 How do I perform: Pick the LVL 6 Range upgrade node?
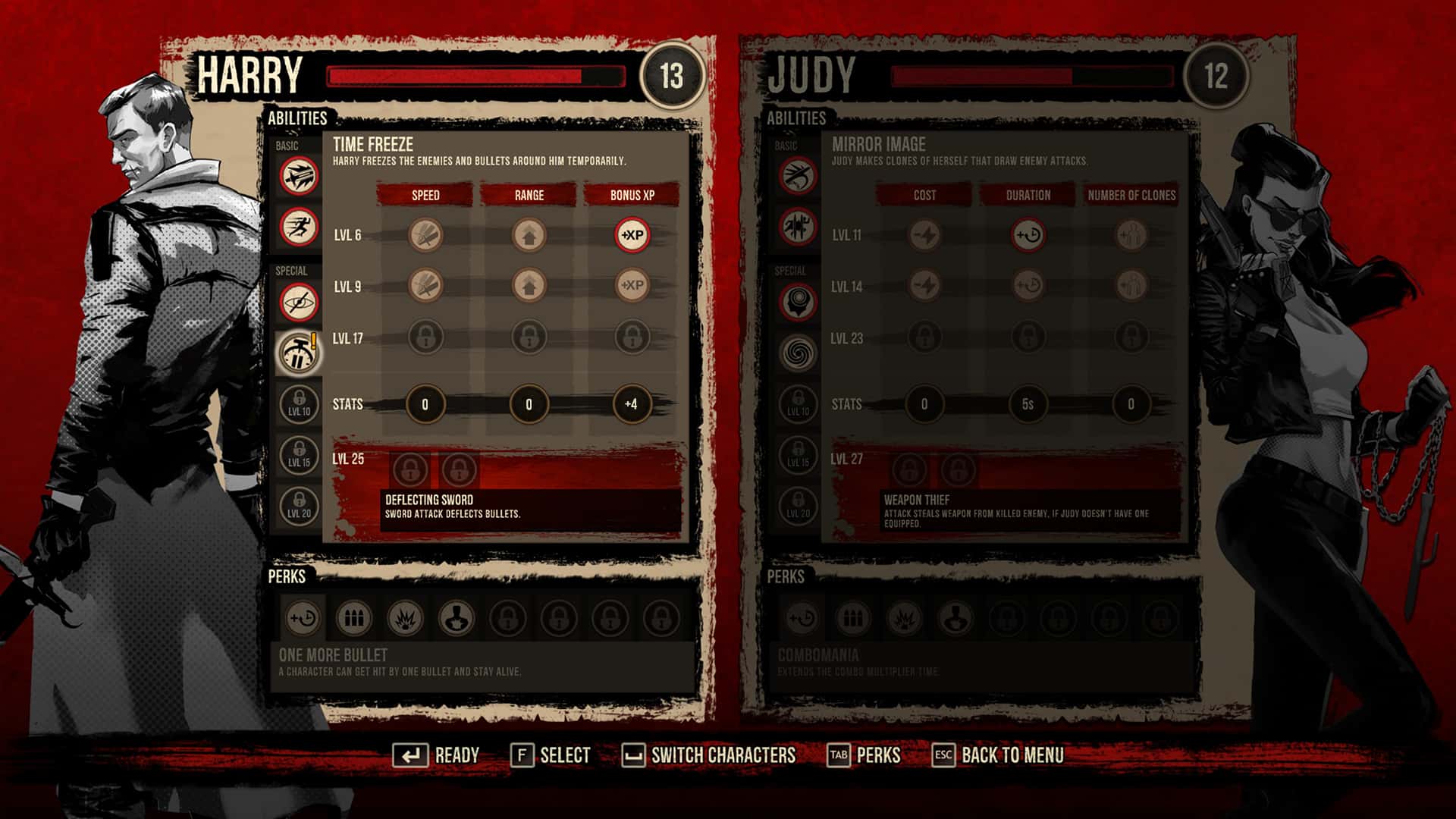[529, 235]
